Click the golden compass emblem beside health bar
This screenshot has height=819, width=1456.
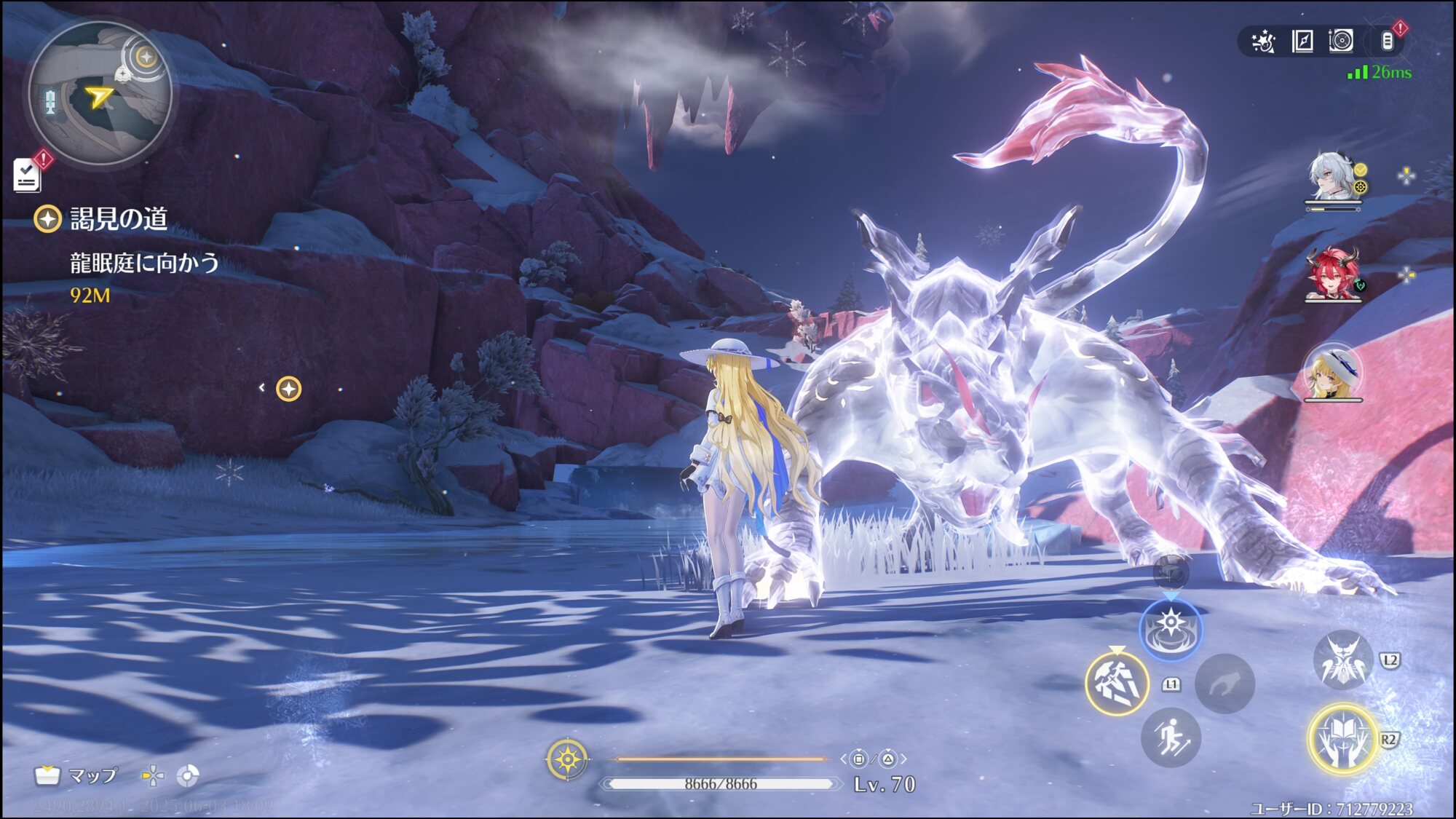click(x=567, y=759)
